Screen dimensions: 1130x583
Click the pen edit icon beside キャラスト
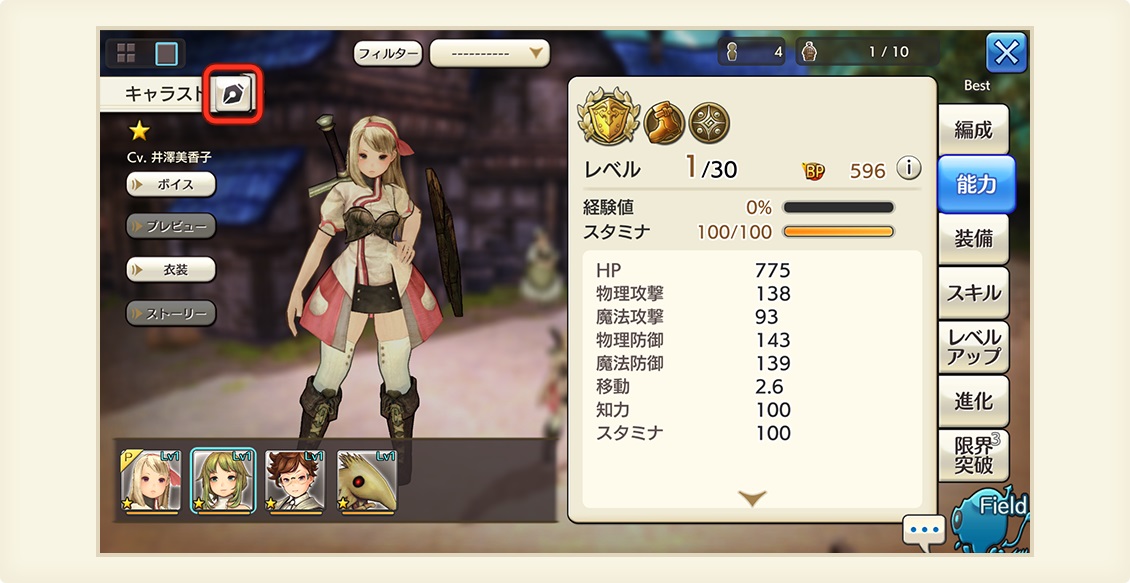[233, 95]
